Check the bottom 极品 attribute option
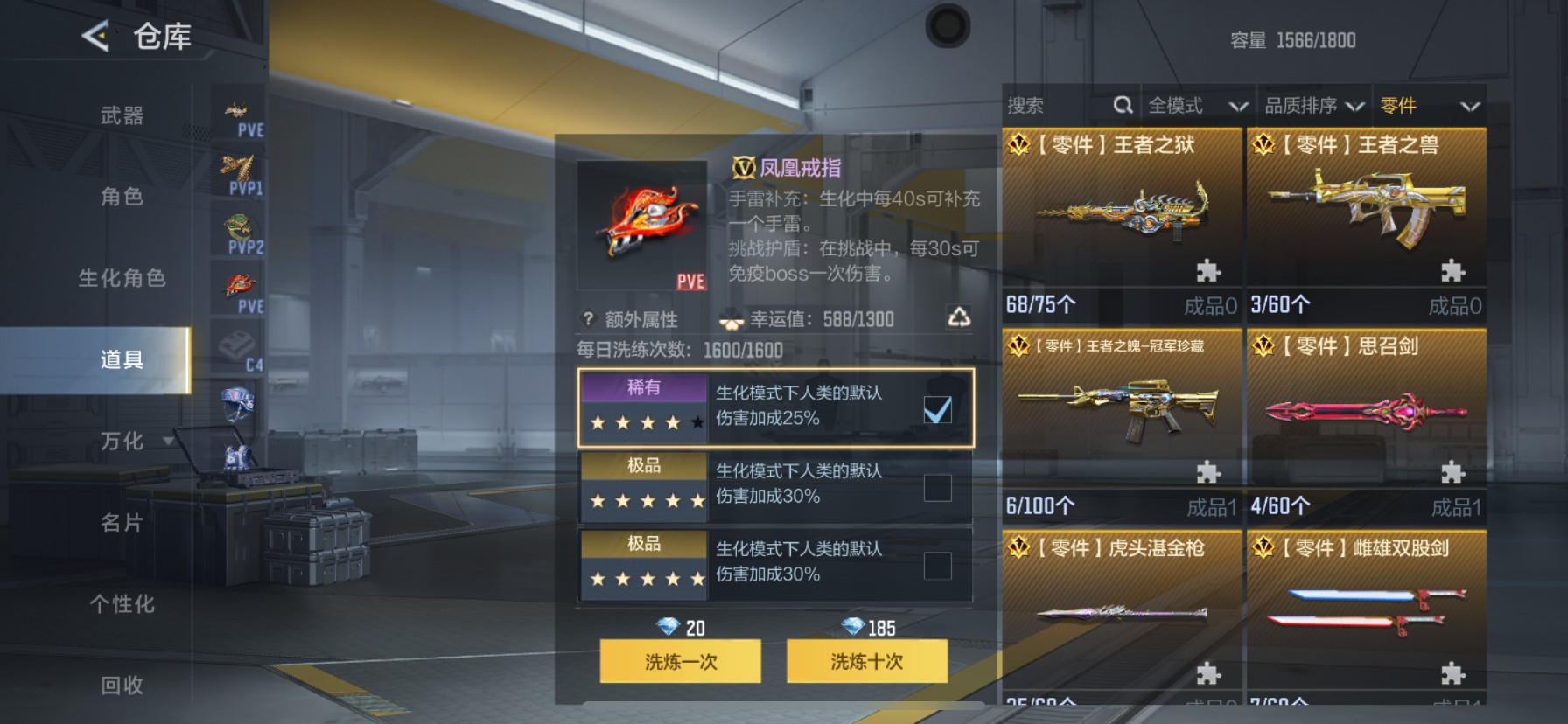 (x=940, y=564)
